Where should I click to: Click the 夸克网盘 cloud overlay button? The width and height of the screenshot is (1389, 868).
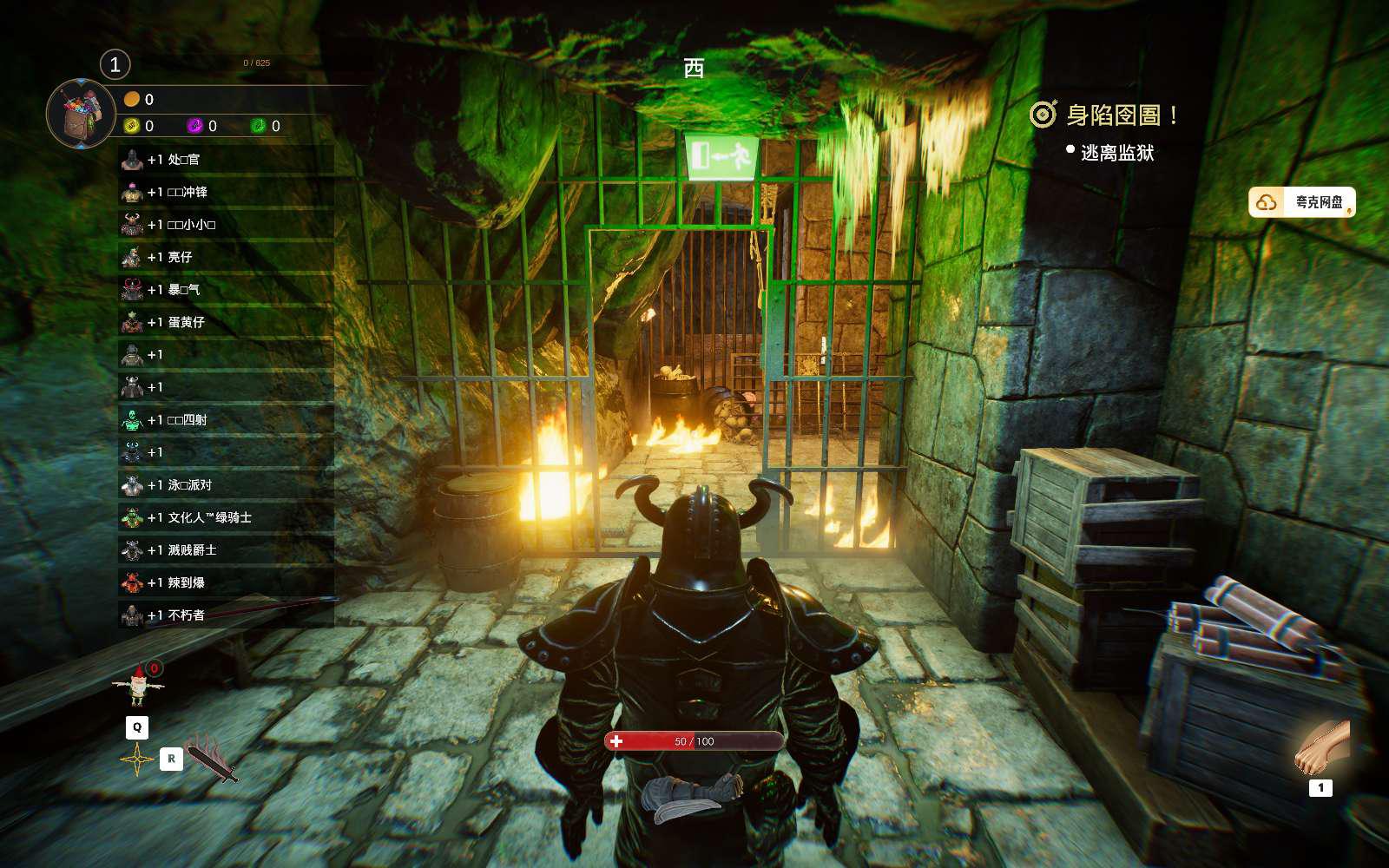pyautogui.click(x=1301, y=202)
